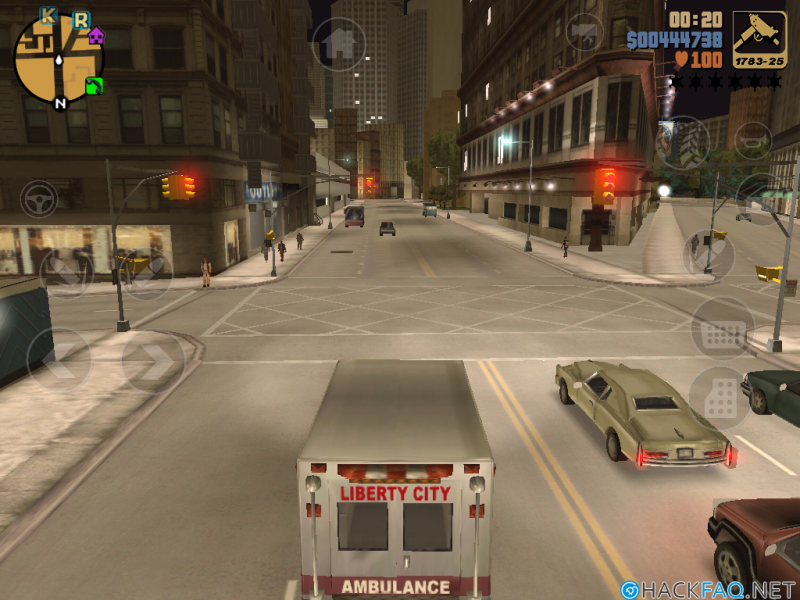Screen dimensions: 800x600
Task: Choose the R marker on the radar
Action: tap(80, 19)
